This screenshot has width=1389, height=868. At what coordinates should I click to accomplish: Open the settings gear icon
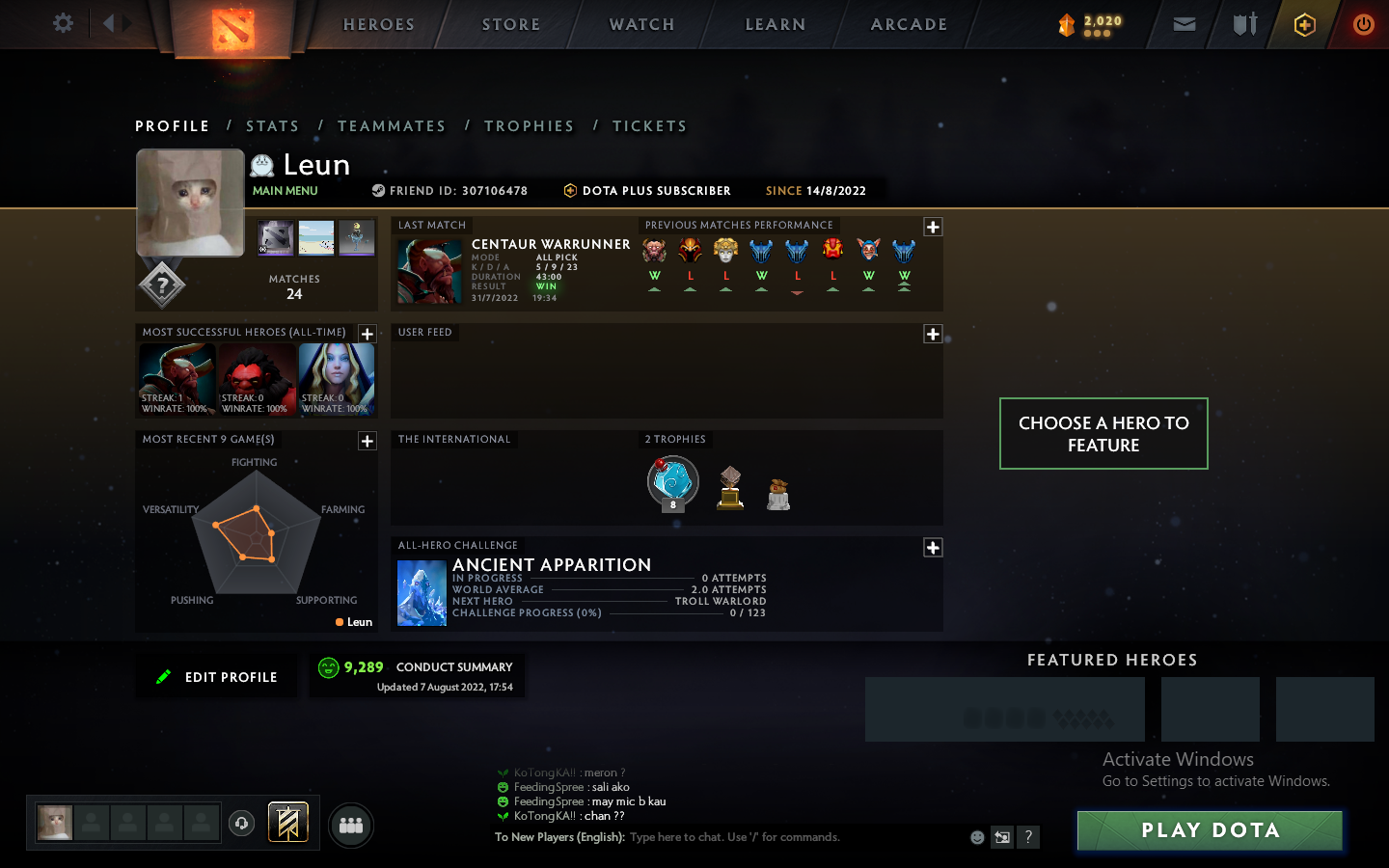tap(62, 23)
